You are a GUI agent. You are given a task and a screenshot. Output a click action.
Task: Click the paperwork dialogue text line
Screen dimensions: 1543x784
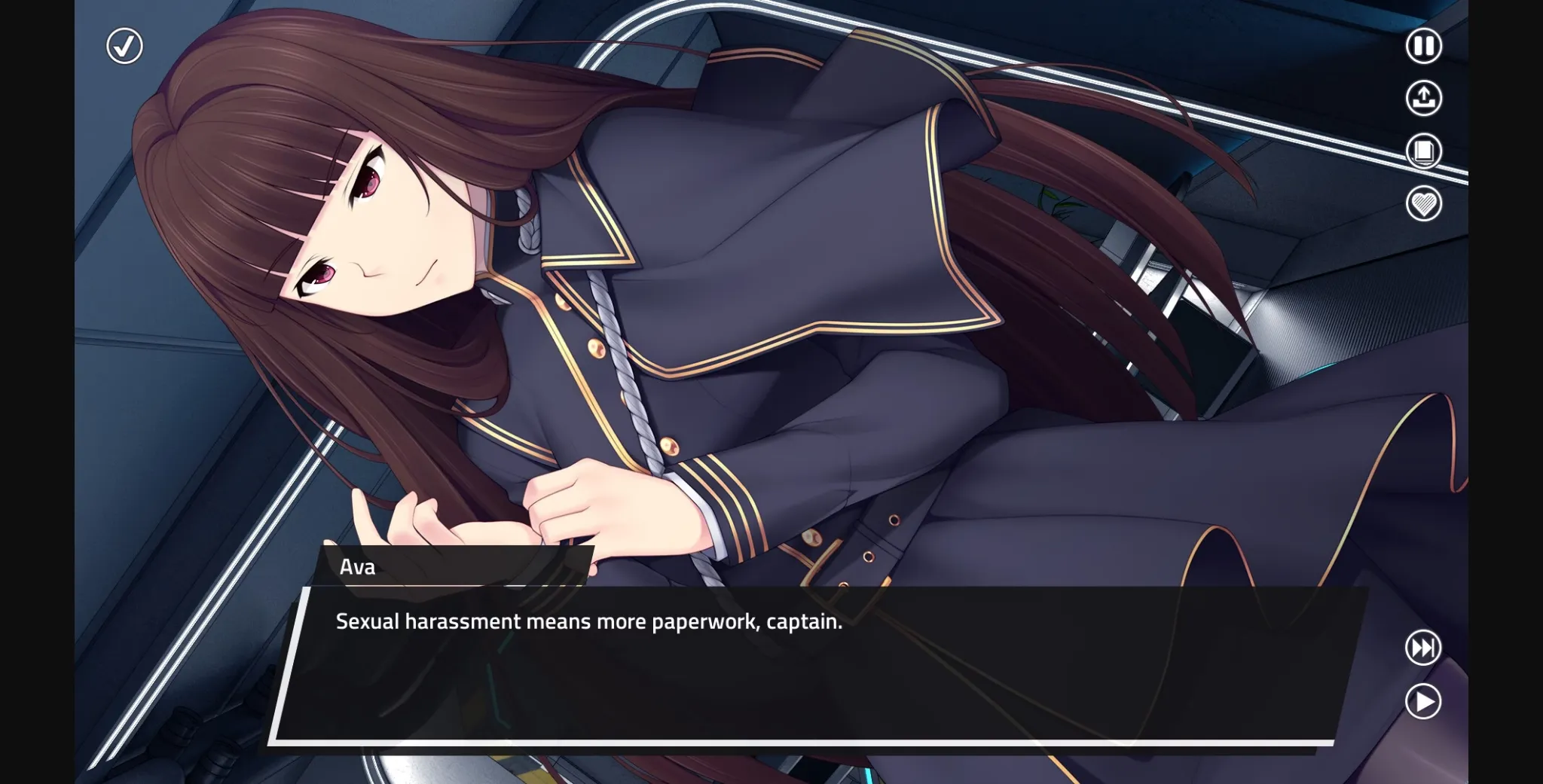[588, 622]
